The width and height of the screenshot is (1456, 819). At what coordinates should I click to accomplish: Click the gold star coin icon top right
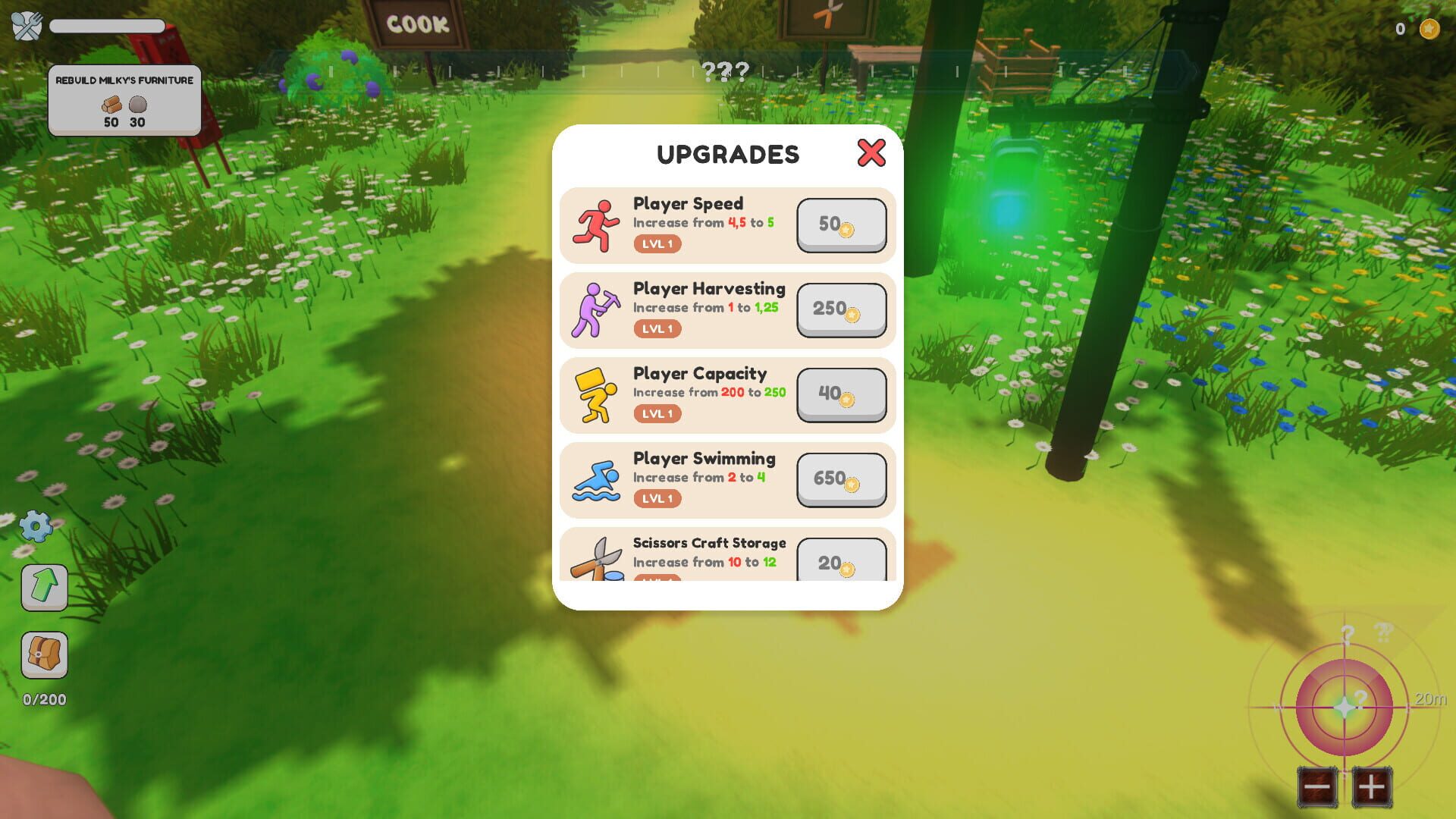point(1429,29)
